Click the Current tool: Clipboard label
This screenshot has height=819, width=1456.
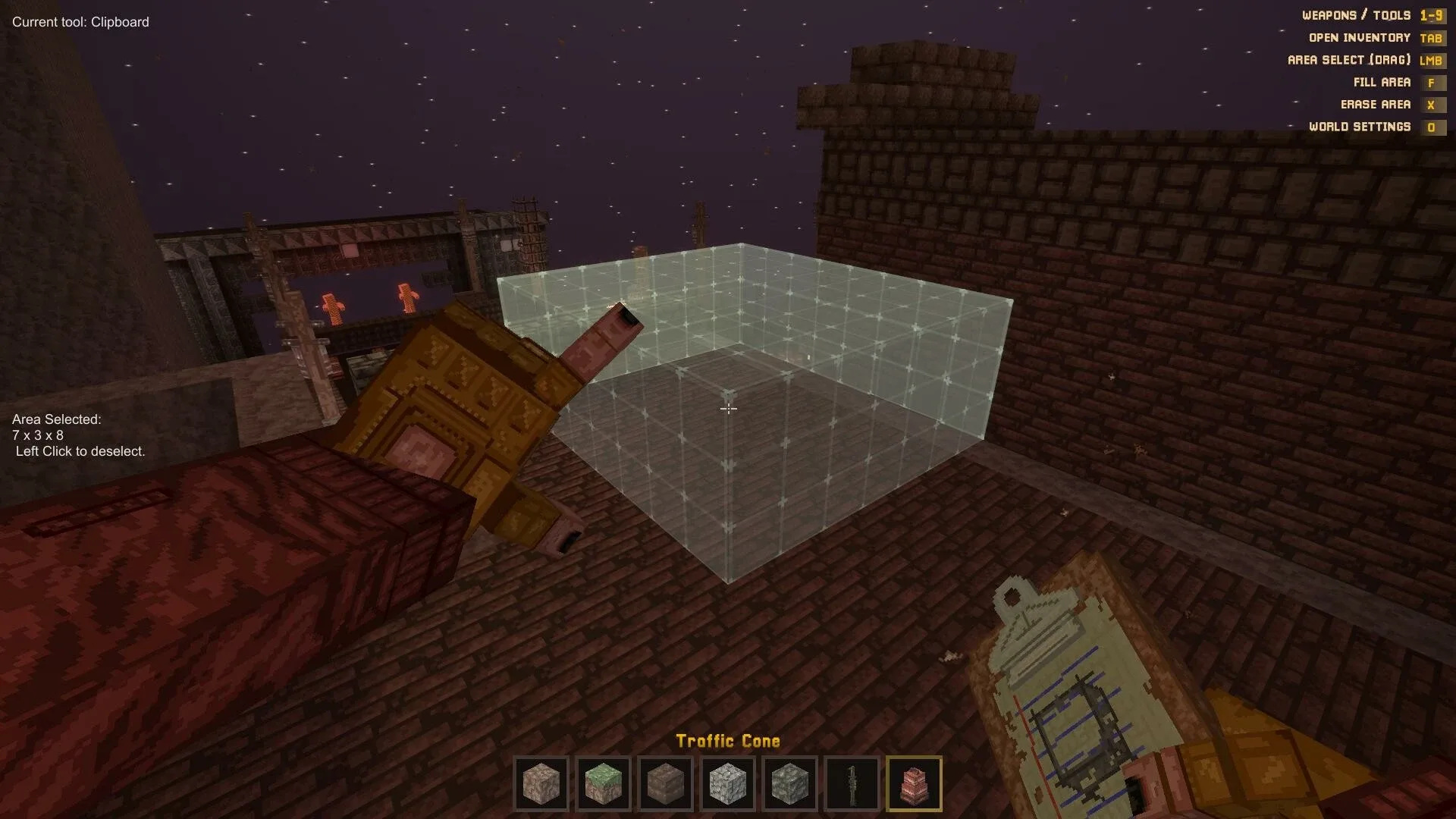80,22
